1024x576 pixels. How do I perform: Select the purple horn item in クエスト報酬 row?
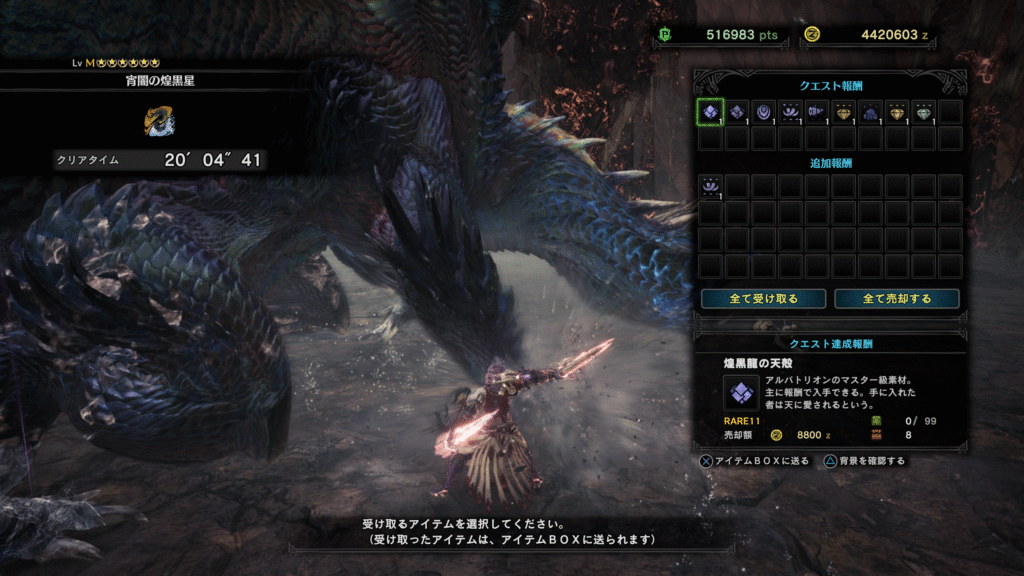click(790, 112)
